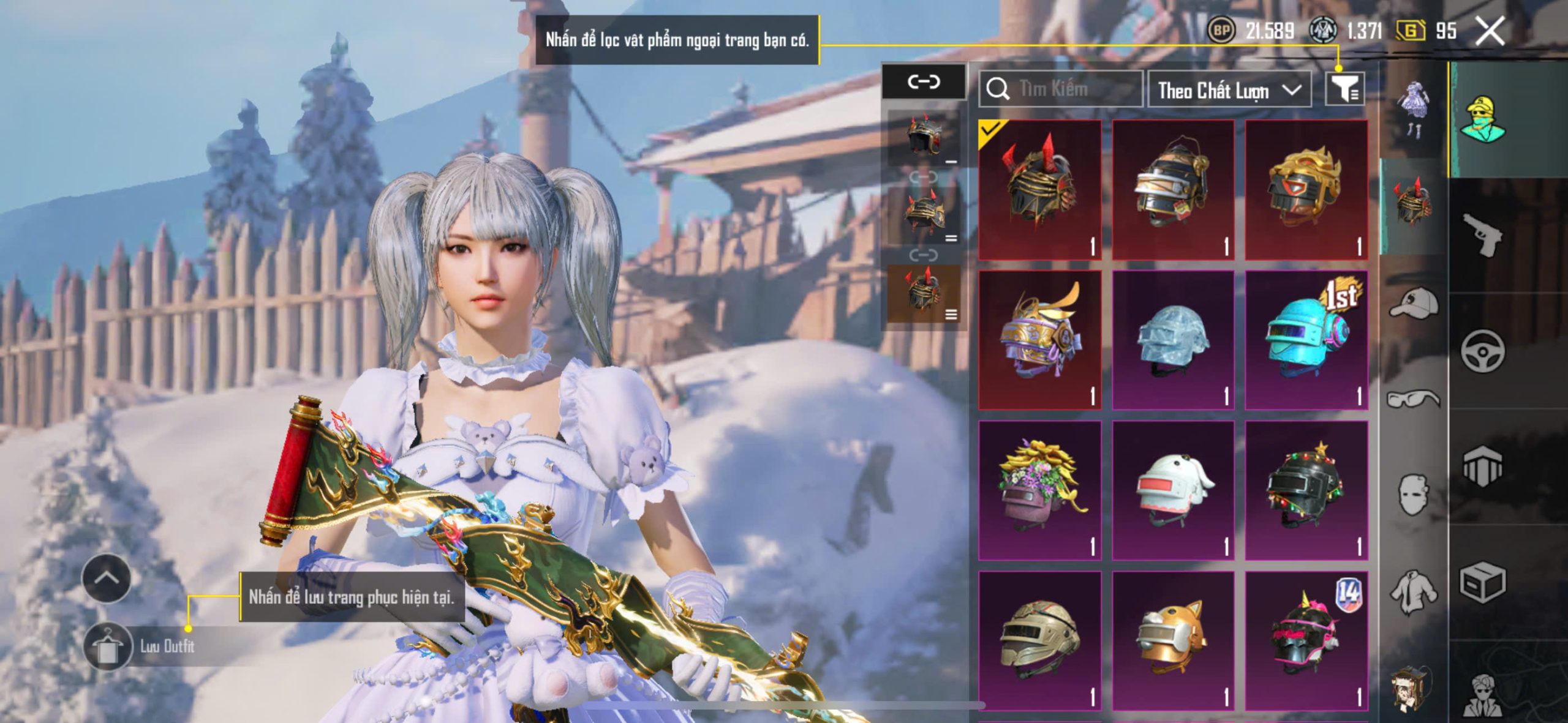Open the Theo Chất Lượng sort dropdown
This screenshot has width=1568, height=723.
(1229, 91)
